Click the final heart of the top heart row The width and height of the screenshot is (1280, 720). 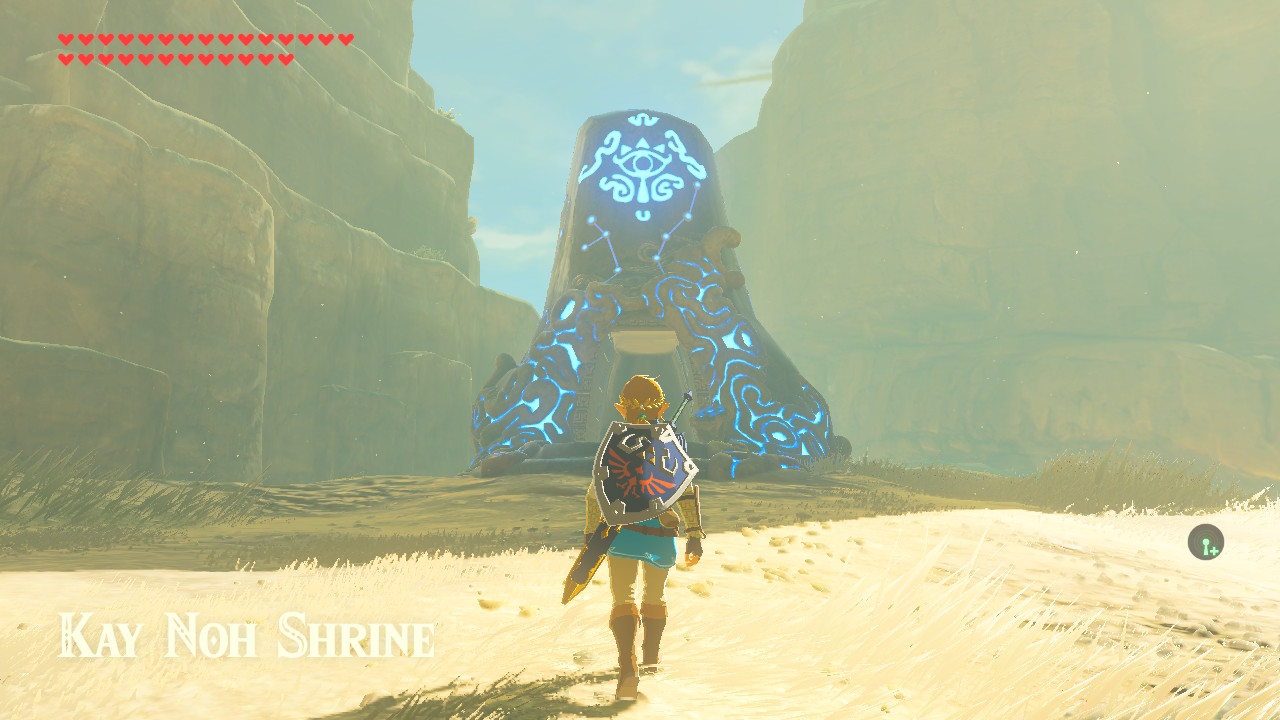(x=344, y=40)
